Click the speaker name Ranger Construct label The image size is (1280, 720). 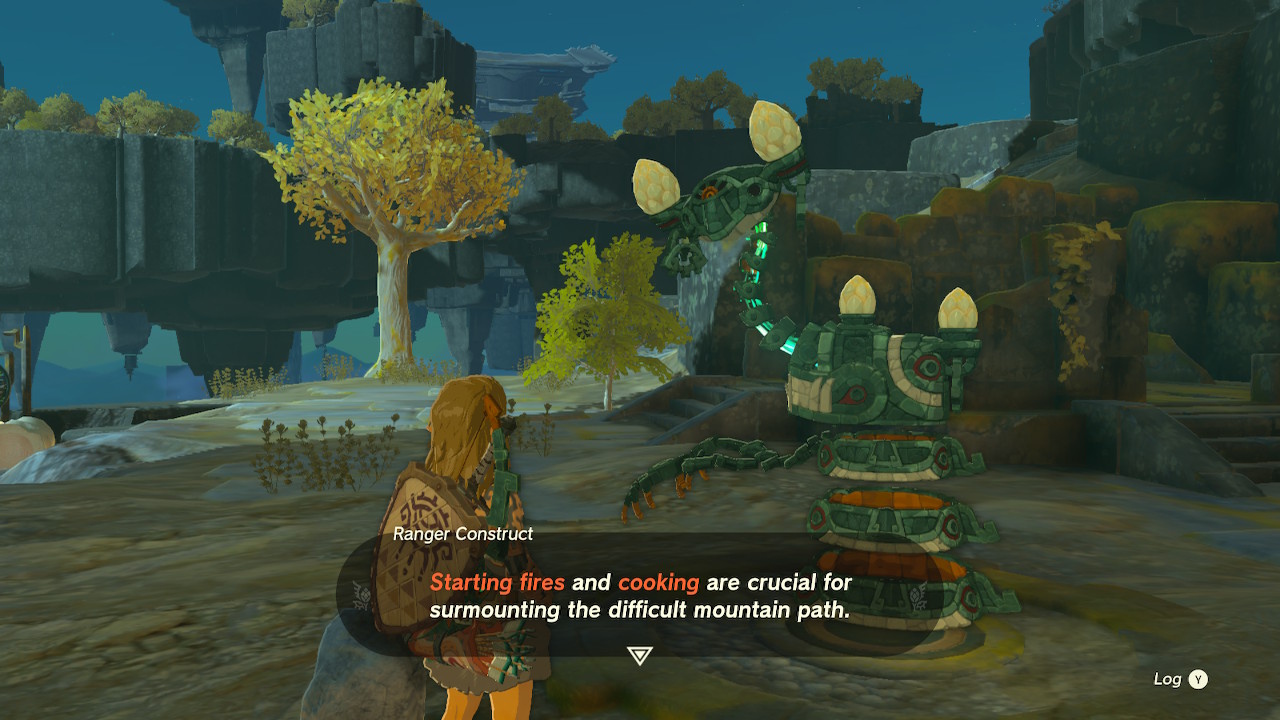[462, 534]
